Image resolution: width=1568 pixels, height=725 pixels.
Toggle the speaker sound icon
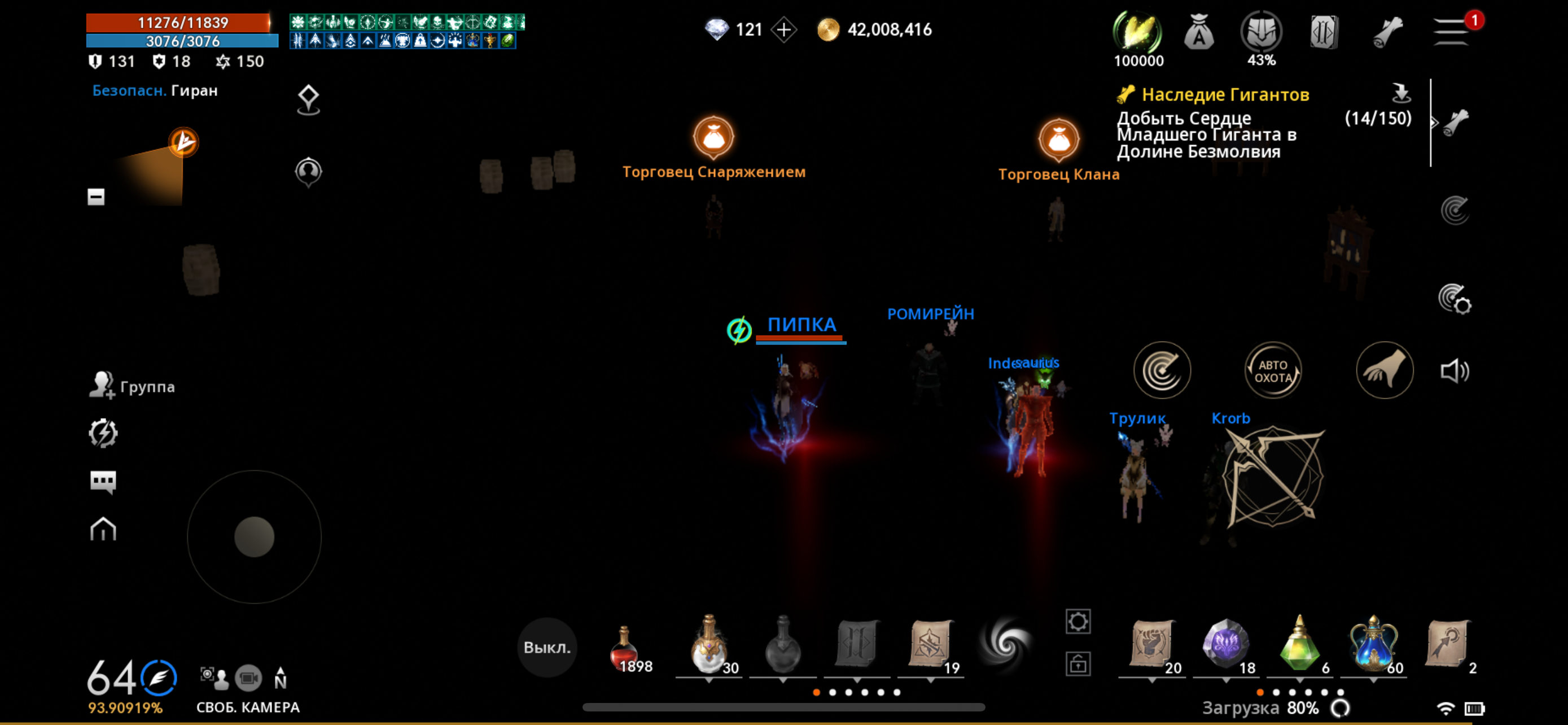(1454, 371)
